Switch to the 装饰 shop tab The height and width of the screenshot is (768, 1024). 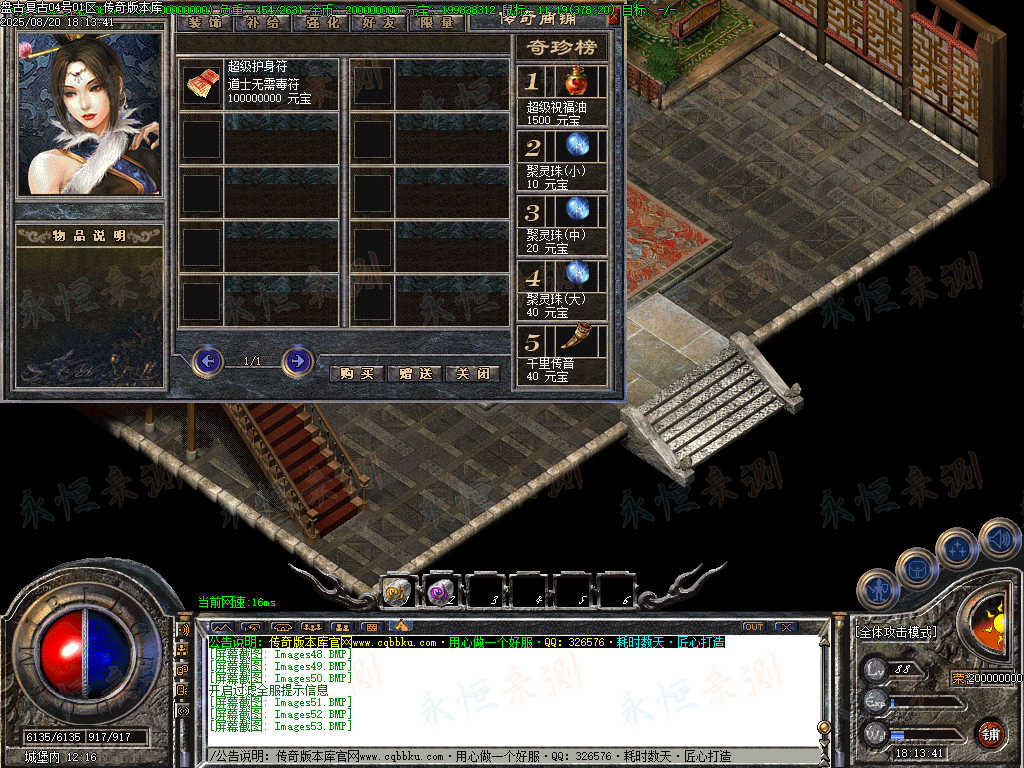(206, 22)
